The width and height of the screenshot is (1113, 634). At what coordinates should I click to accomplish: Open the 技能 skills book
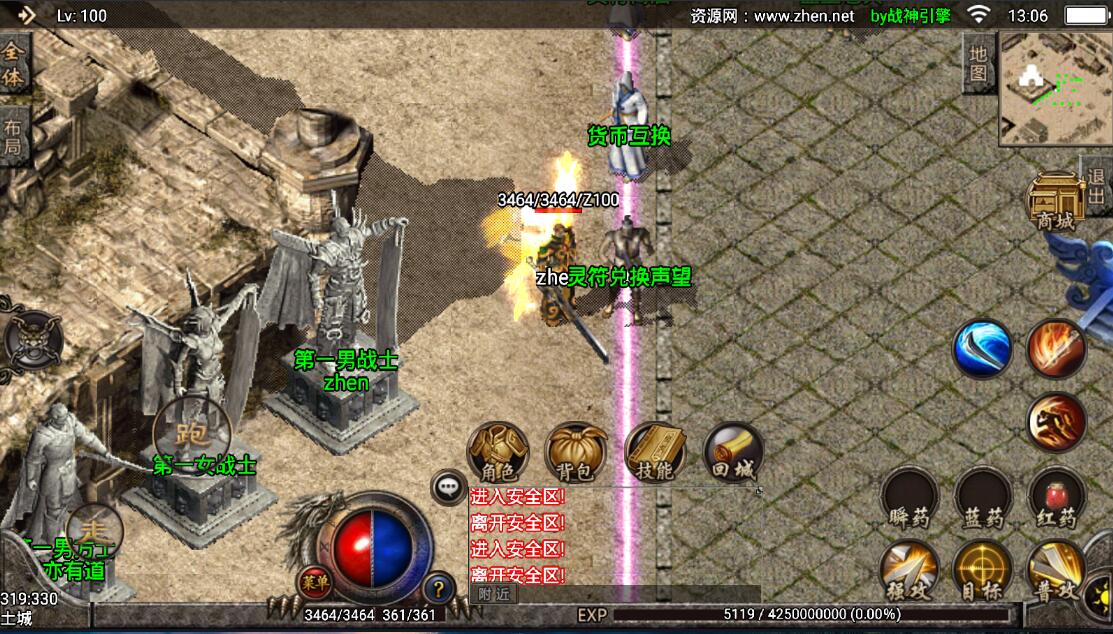pyautogui.click(x=655, y=453)
